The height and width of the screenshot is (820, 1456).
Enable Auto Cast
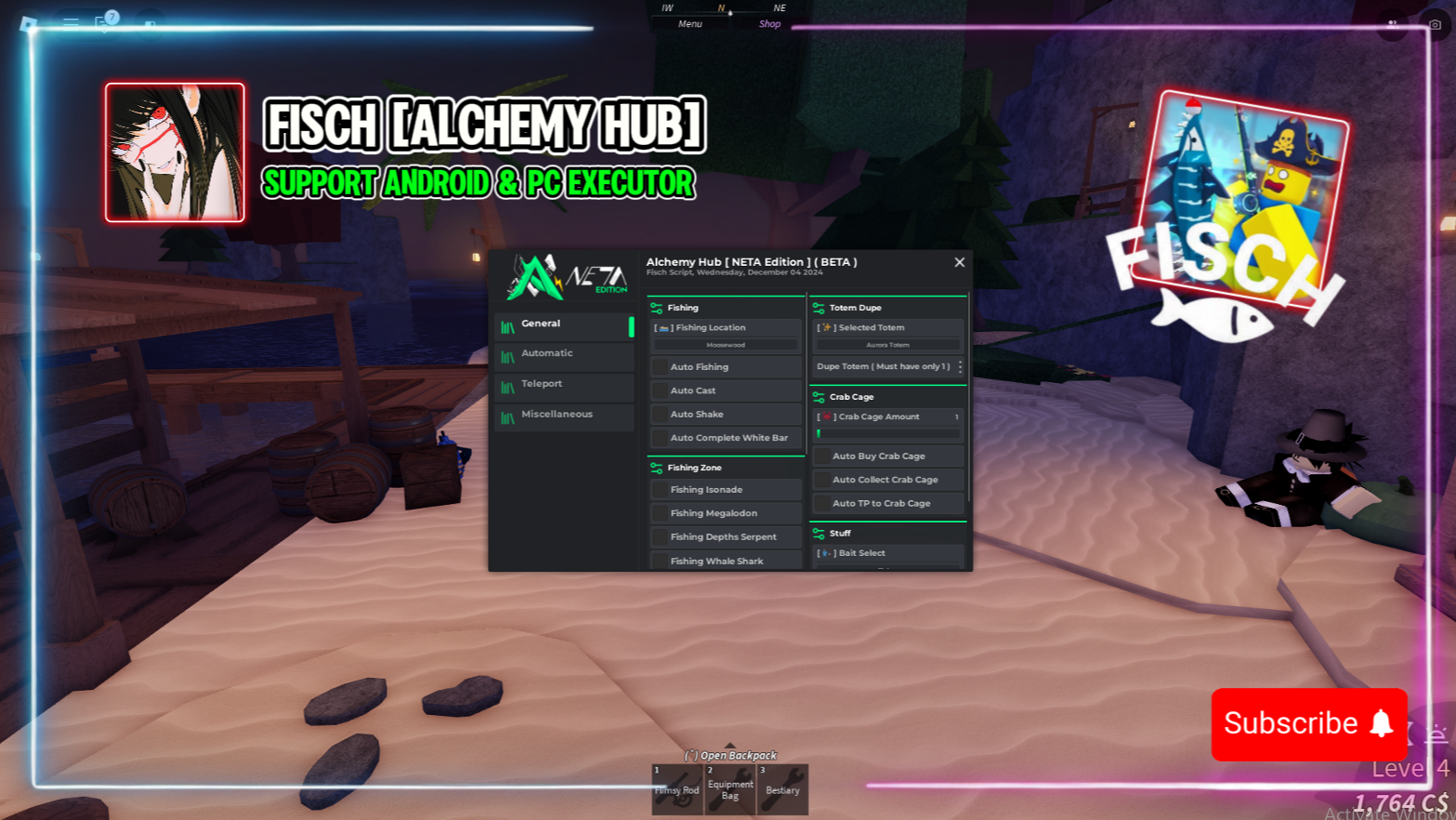point(661,391)
